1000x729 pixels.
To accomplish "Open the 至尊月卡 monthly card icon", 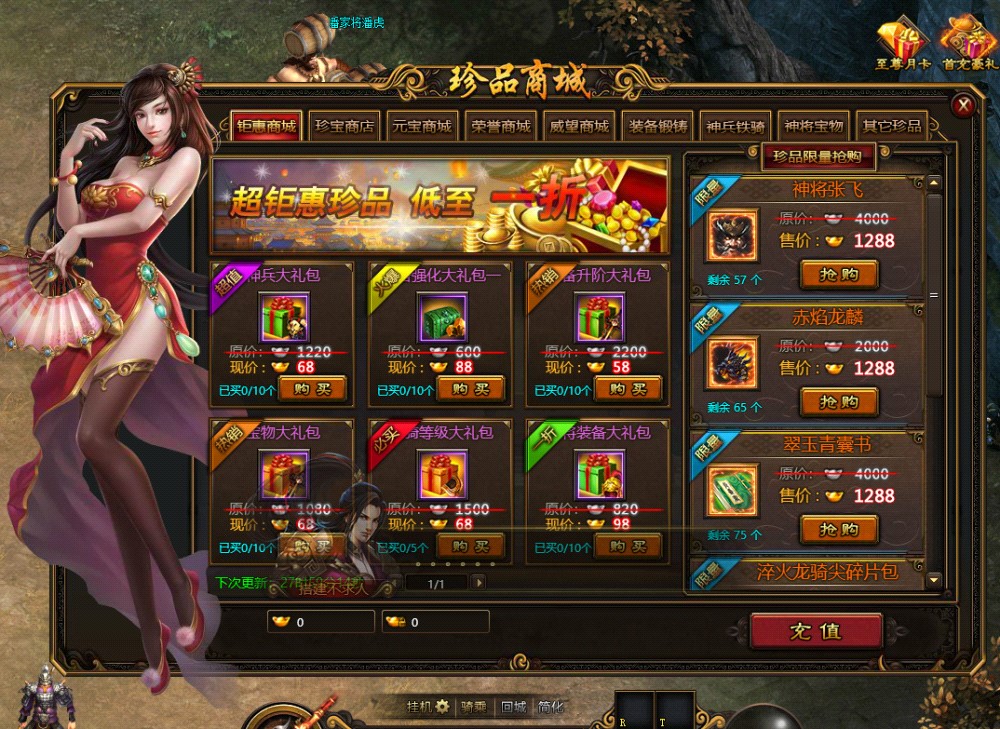I will tap(903, 42).
